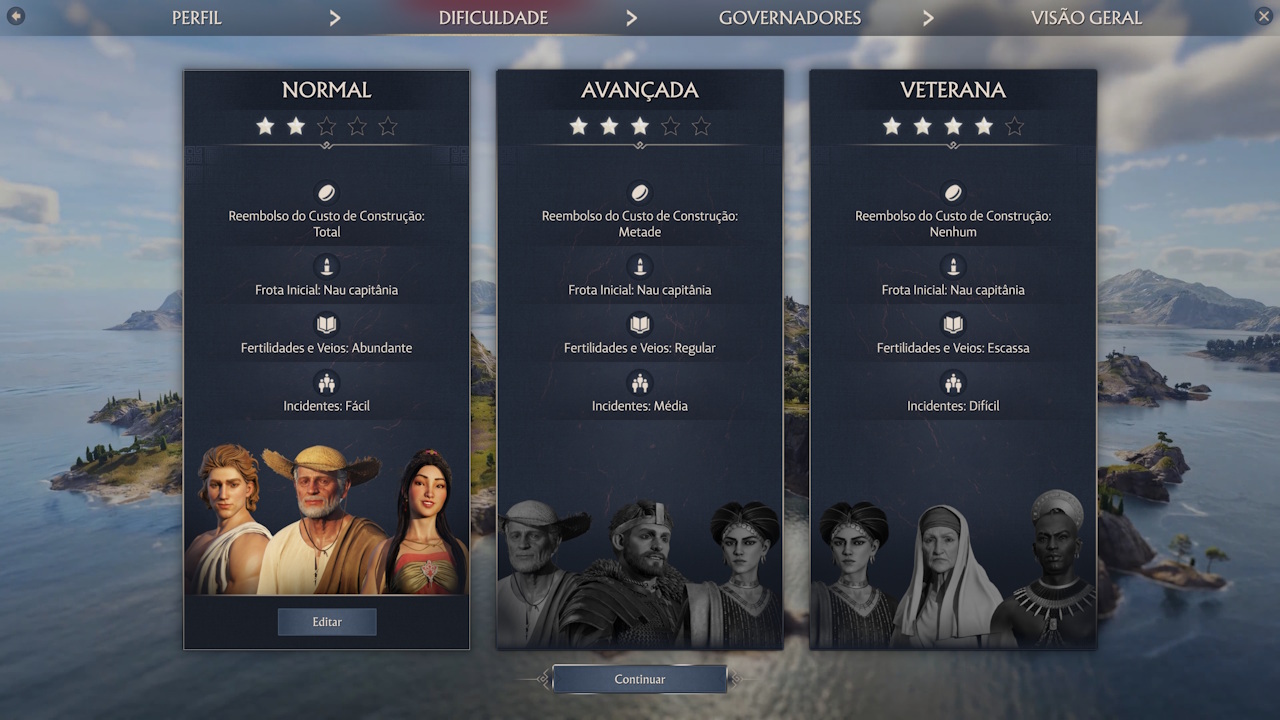
Task: Click the incidents icon showing Difícil on Veterana
Action: (x=952, y=383)
